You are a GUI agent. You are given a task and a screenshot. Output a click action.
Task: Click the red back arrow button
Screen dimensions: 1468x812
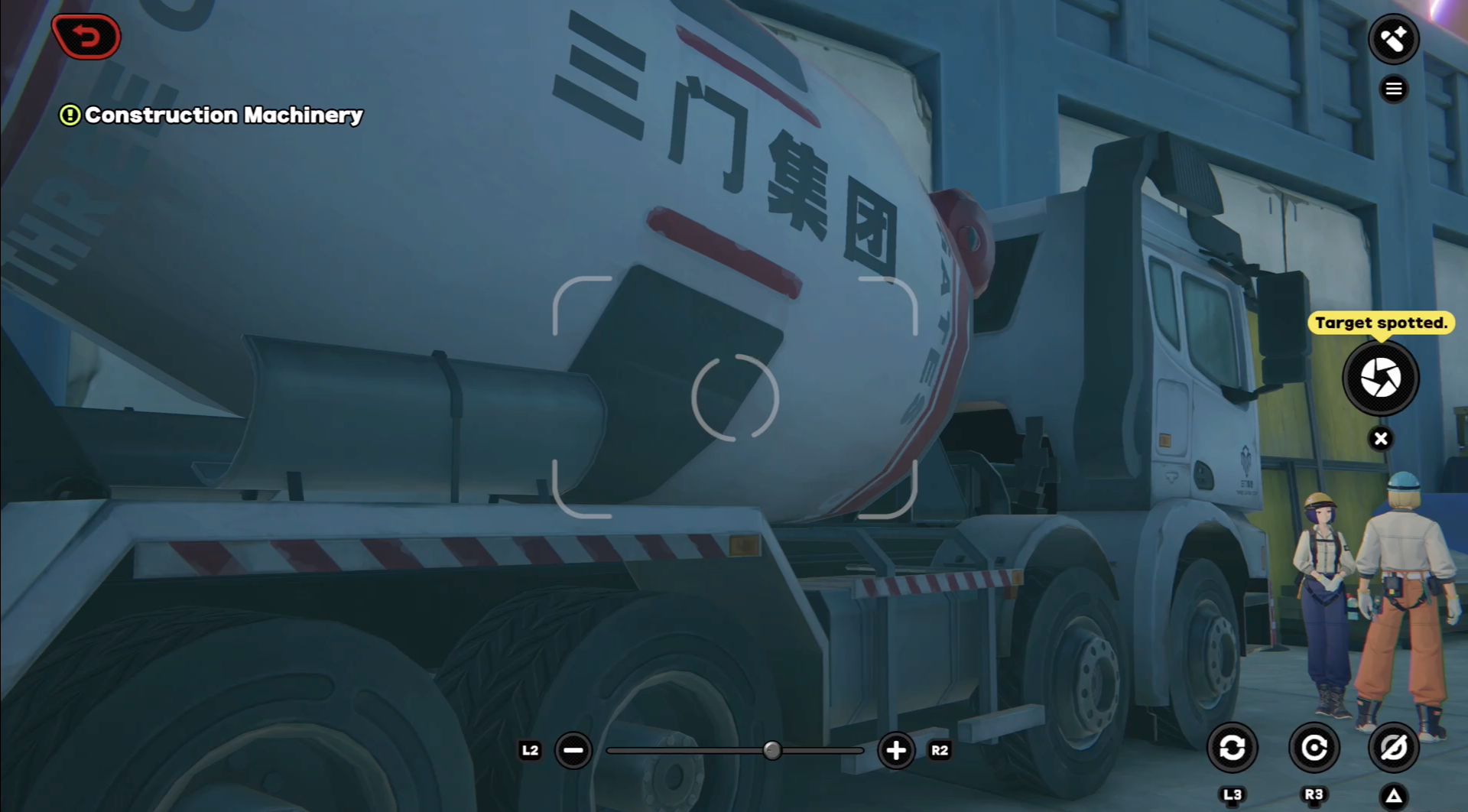[86, 37]
